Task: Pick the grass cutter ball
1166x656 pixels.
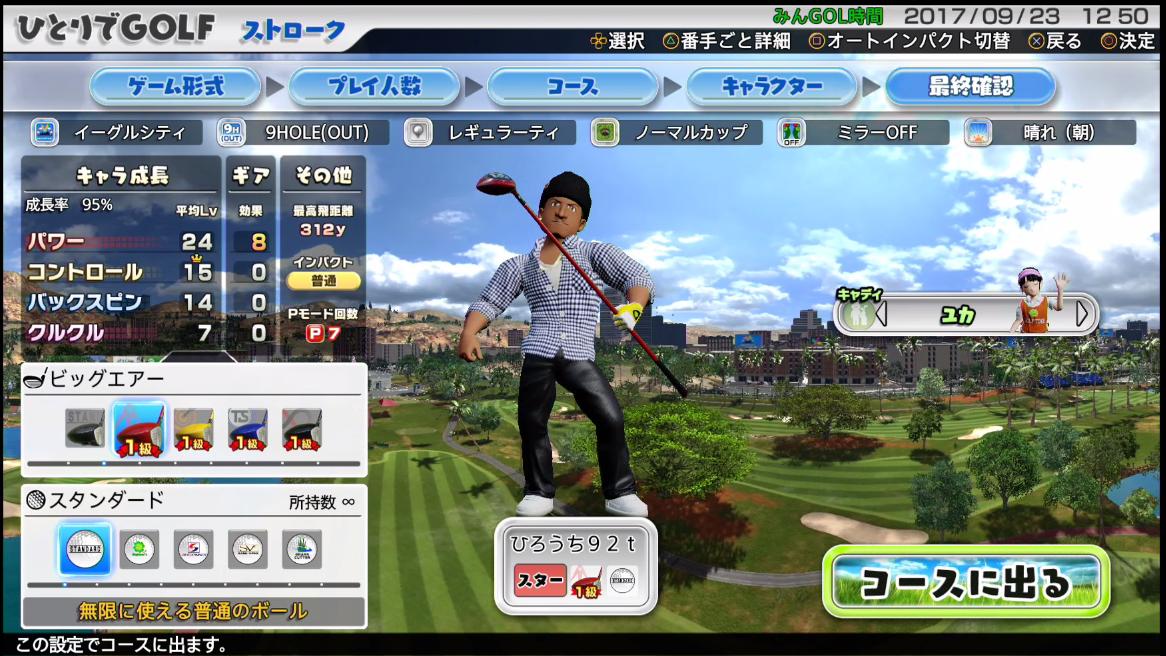Action: [x=302, y=549]
